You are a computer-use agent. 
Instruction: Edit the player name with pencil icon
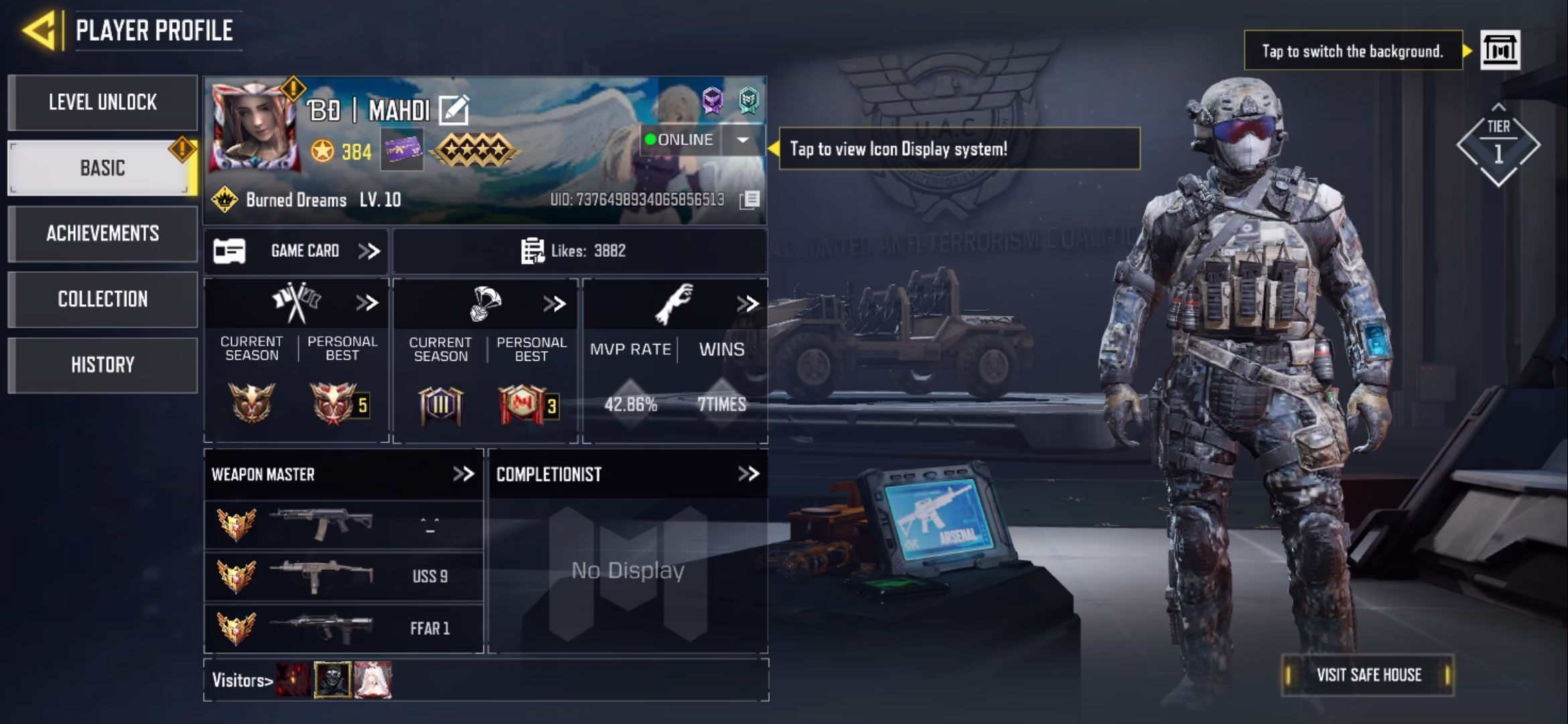[454, 111]
